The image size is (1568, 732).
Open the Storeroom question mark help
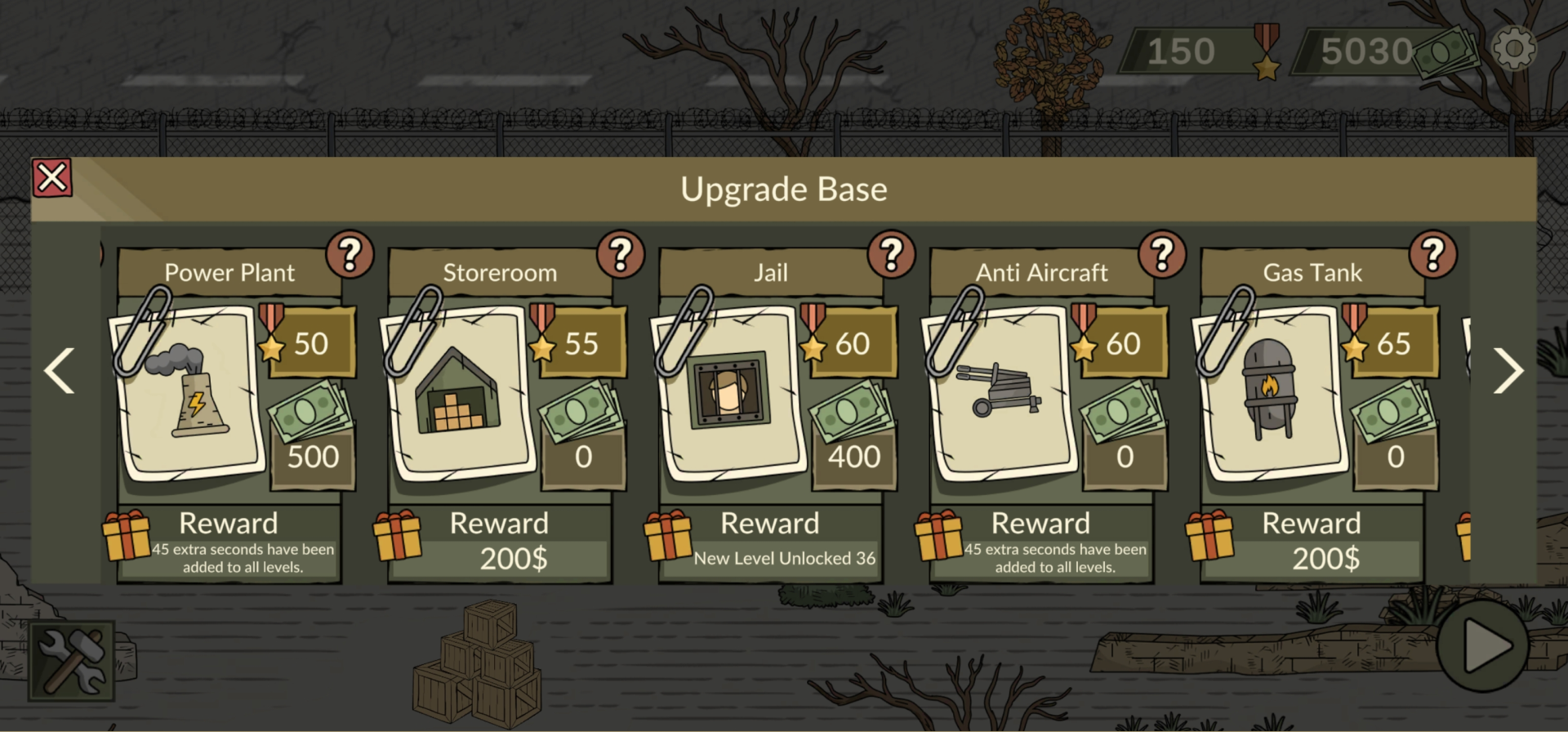(x=621, y=253)
